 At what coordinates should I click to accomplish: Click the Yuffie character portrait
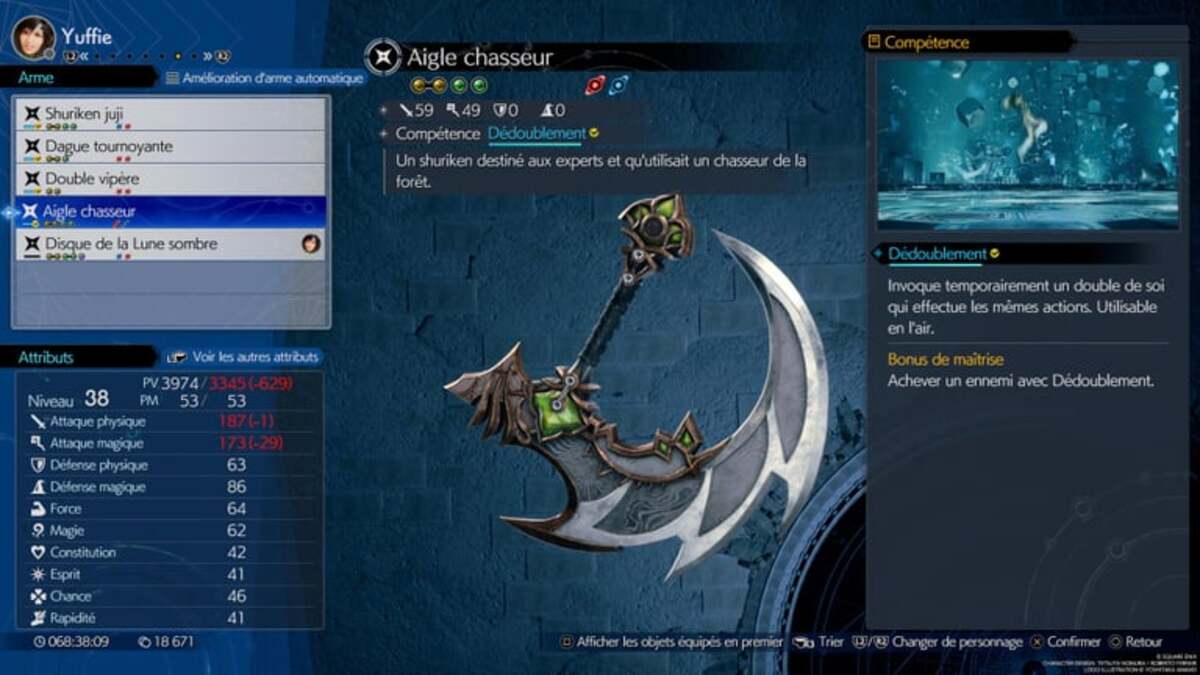coord(33,37)
